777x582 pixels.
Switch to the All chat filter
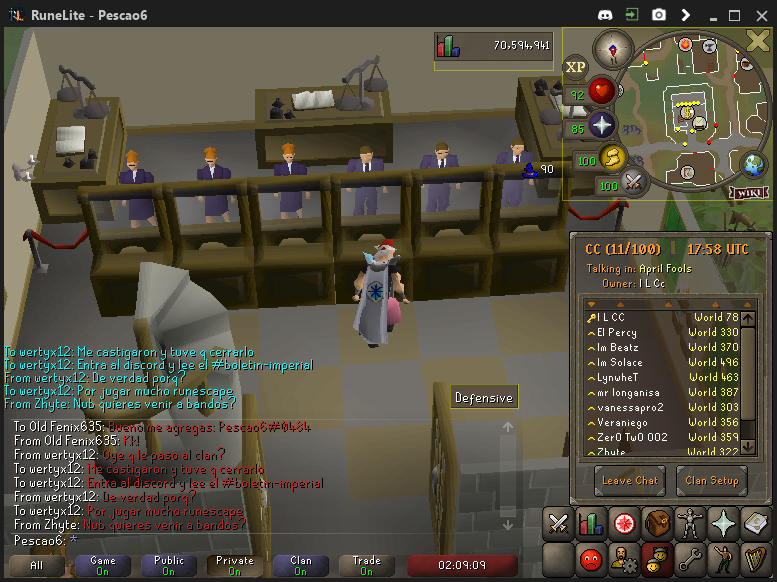coord(36,566)
